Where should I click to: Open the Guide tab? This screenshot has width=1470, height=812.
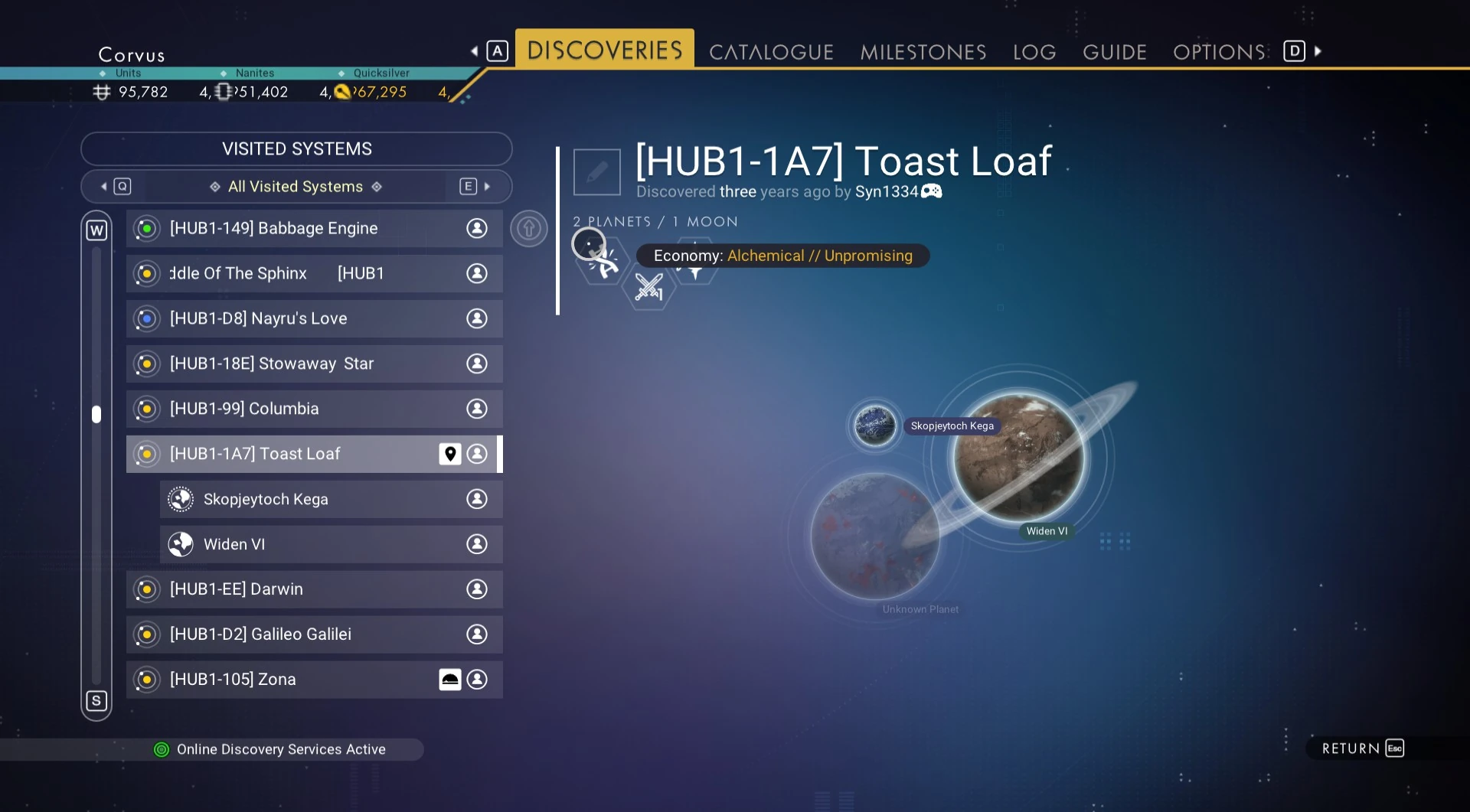1114,52
